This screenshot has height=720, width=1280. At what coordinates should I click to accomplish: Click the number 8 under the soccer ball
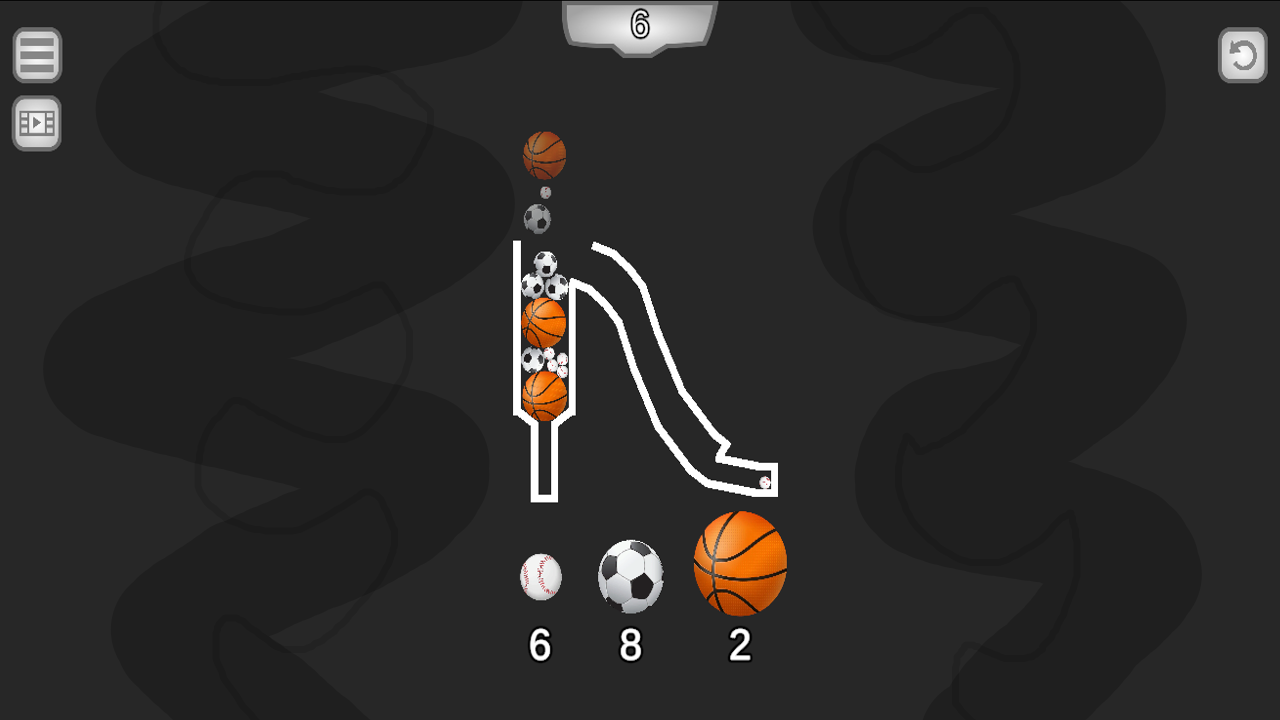631,645
